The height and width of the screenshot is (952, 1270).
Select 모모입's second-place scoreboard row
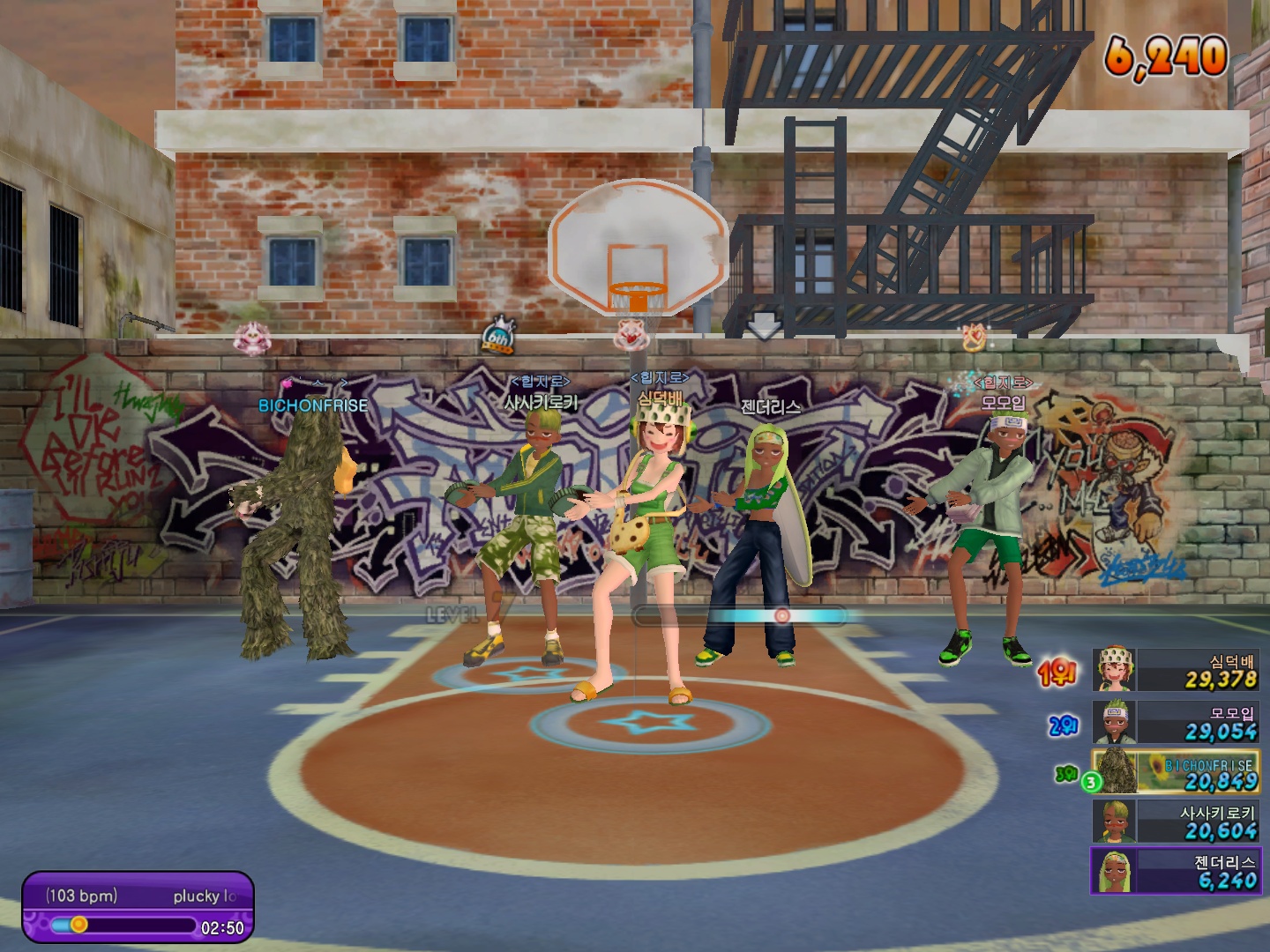[1176, 722]
